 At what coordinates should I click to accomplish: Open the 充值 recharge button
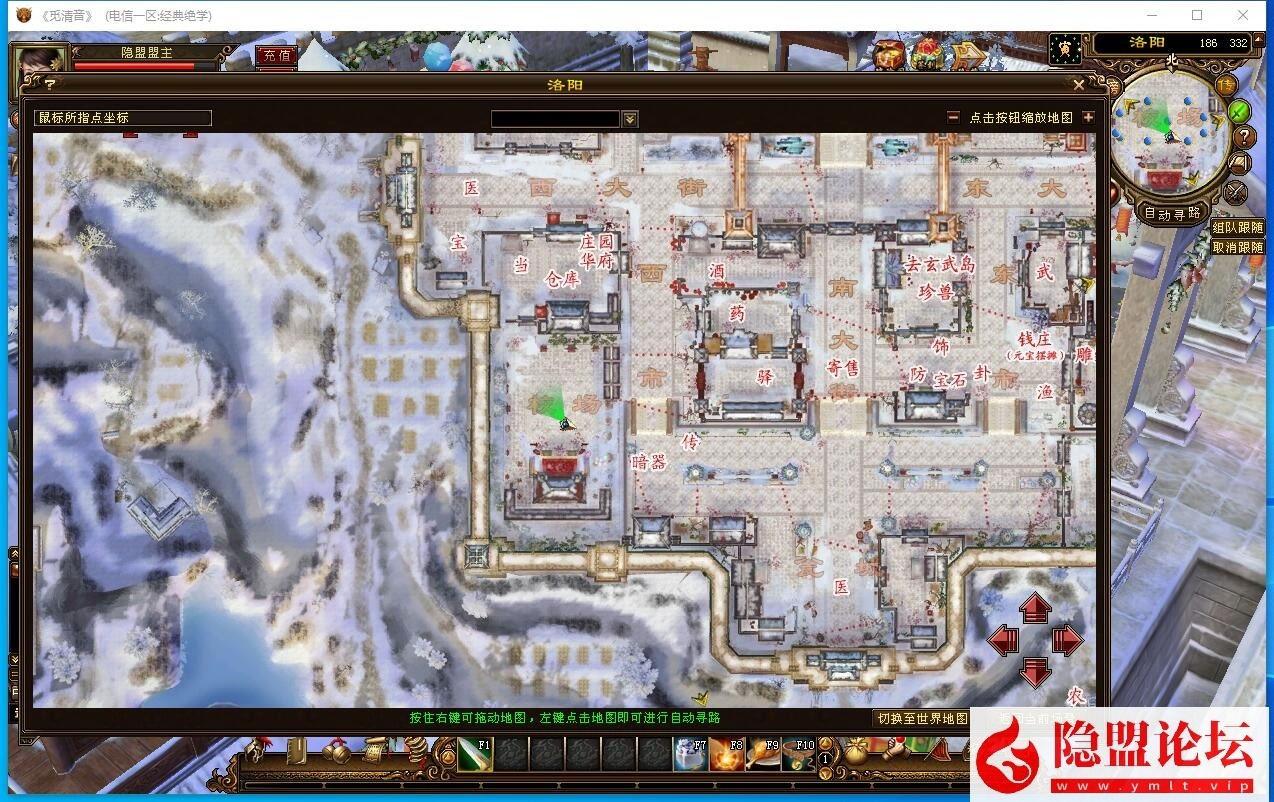[x=276, y=56]
